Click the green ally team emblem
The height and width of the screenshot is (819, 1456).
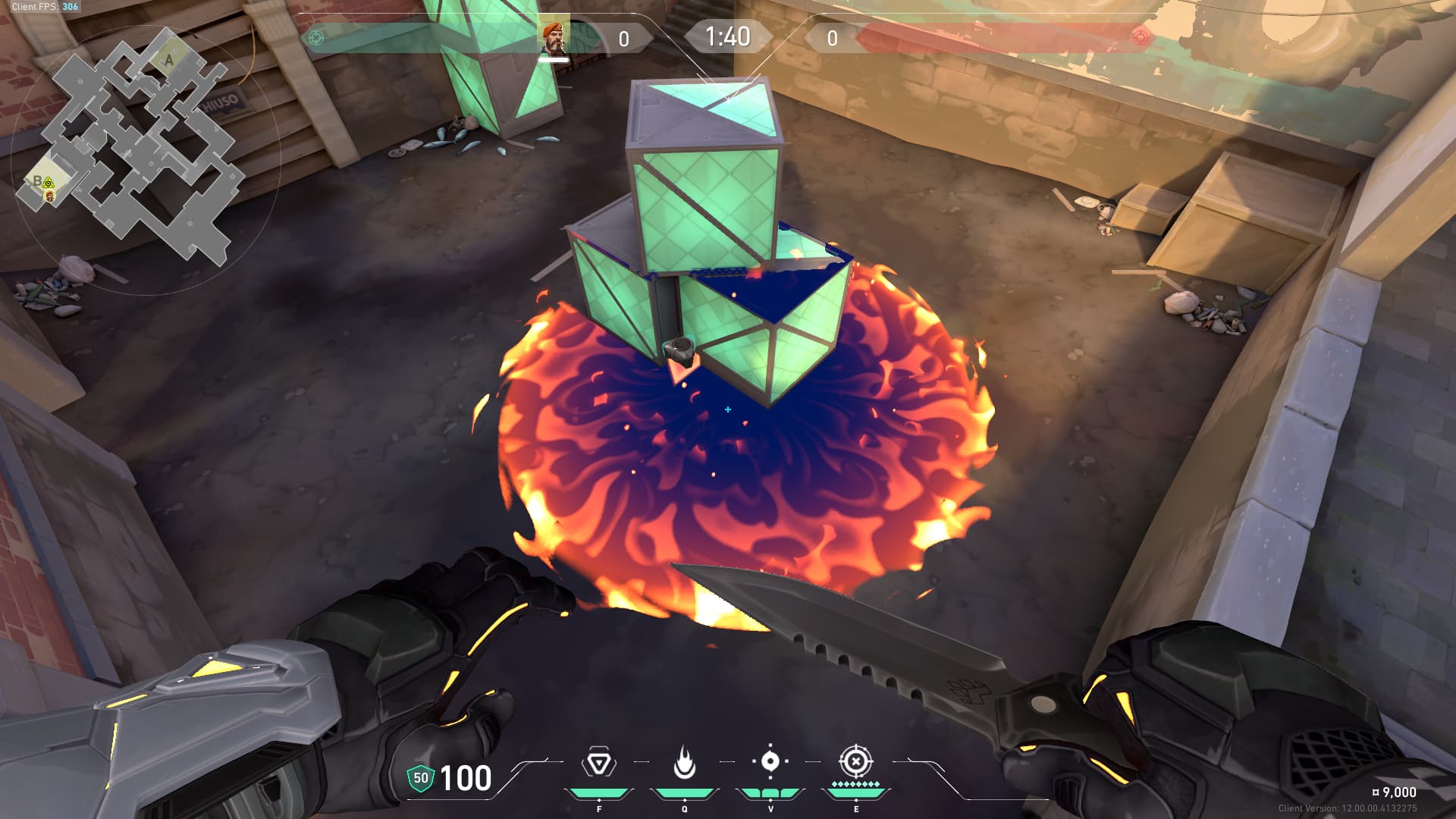tap(317, 37)
